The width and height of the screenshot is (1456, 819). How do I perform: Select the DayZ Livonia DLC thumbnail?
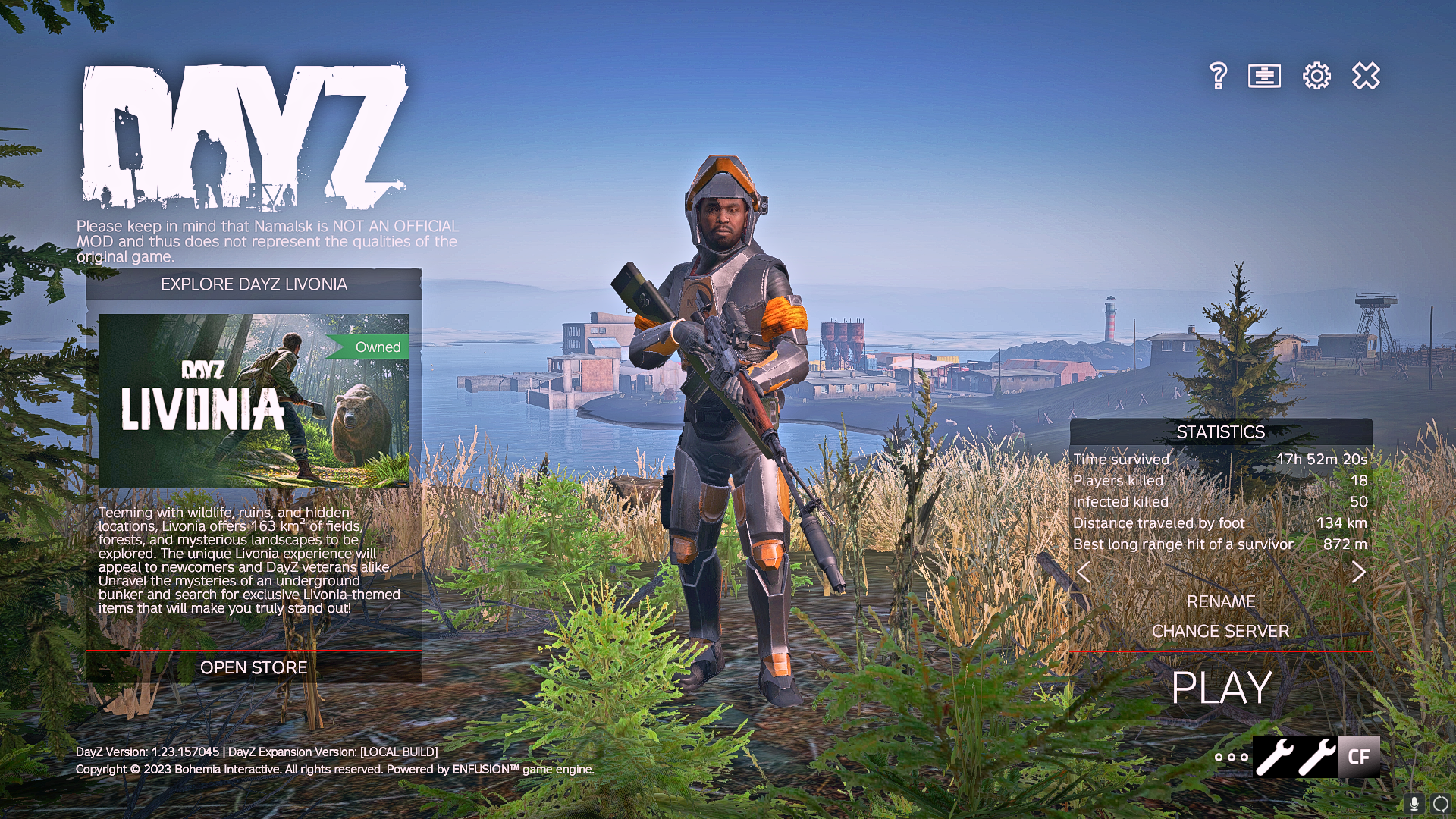pos(254,400)
